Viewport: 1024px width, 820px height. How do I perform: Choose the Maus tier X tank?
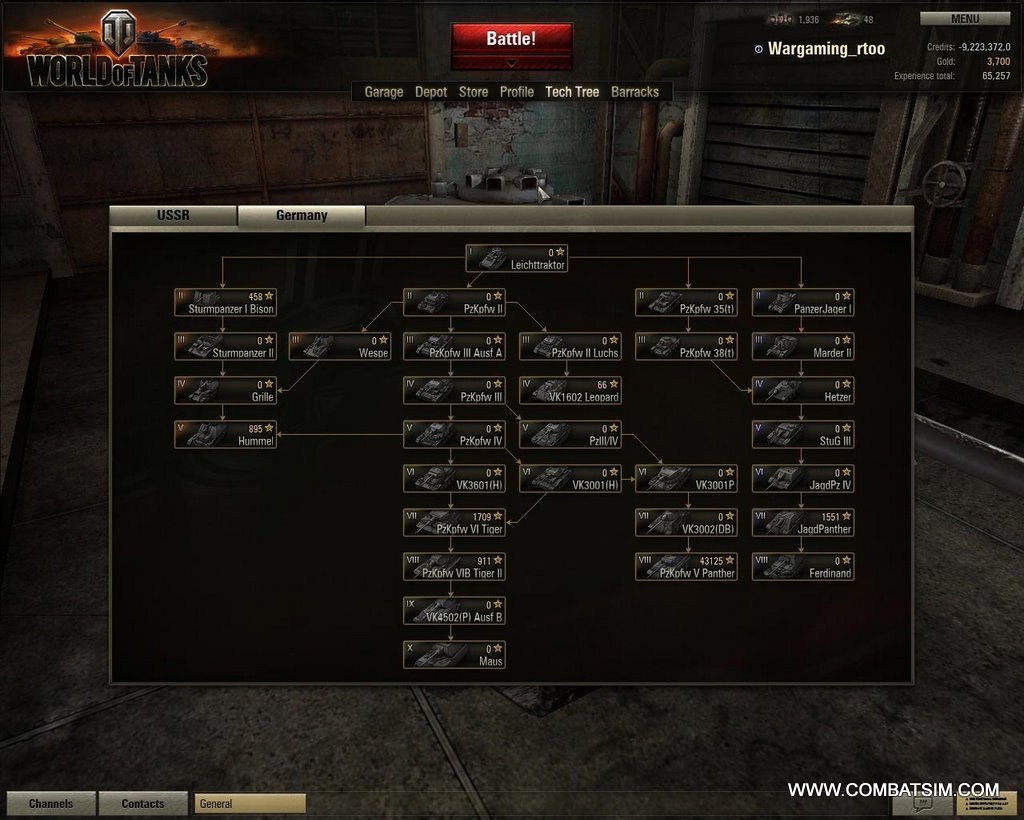point(454,655)
